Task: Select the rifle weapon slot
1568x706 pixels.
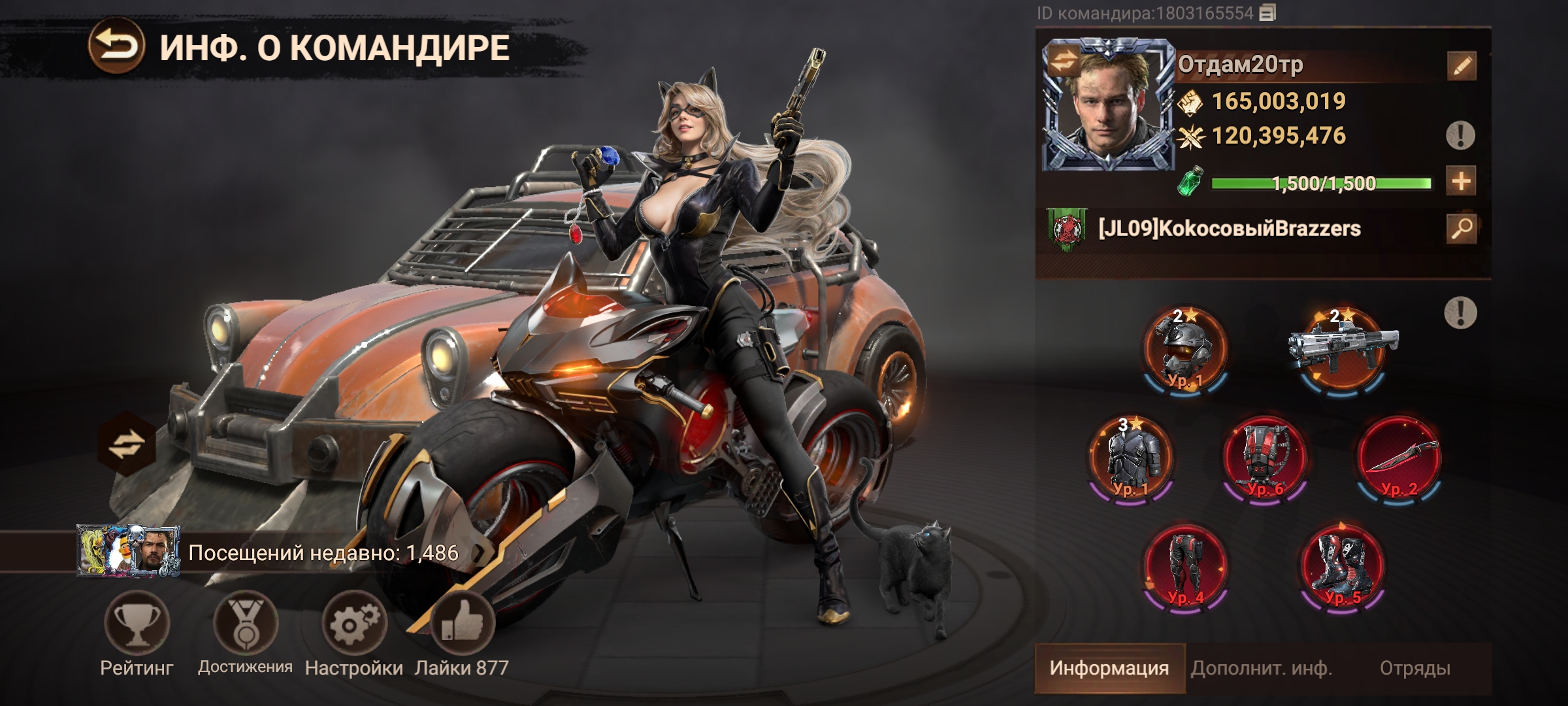Action: pyautogui.click(x=1343, y=350)
